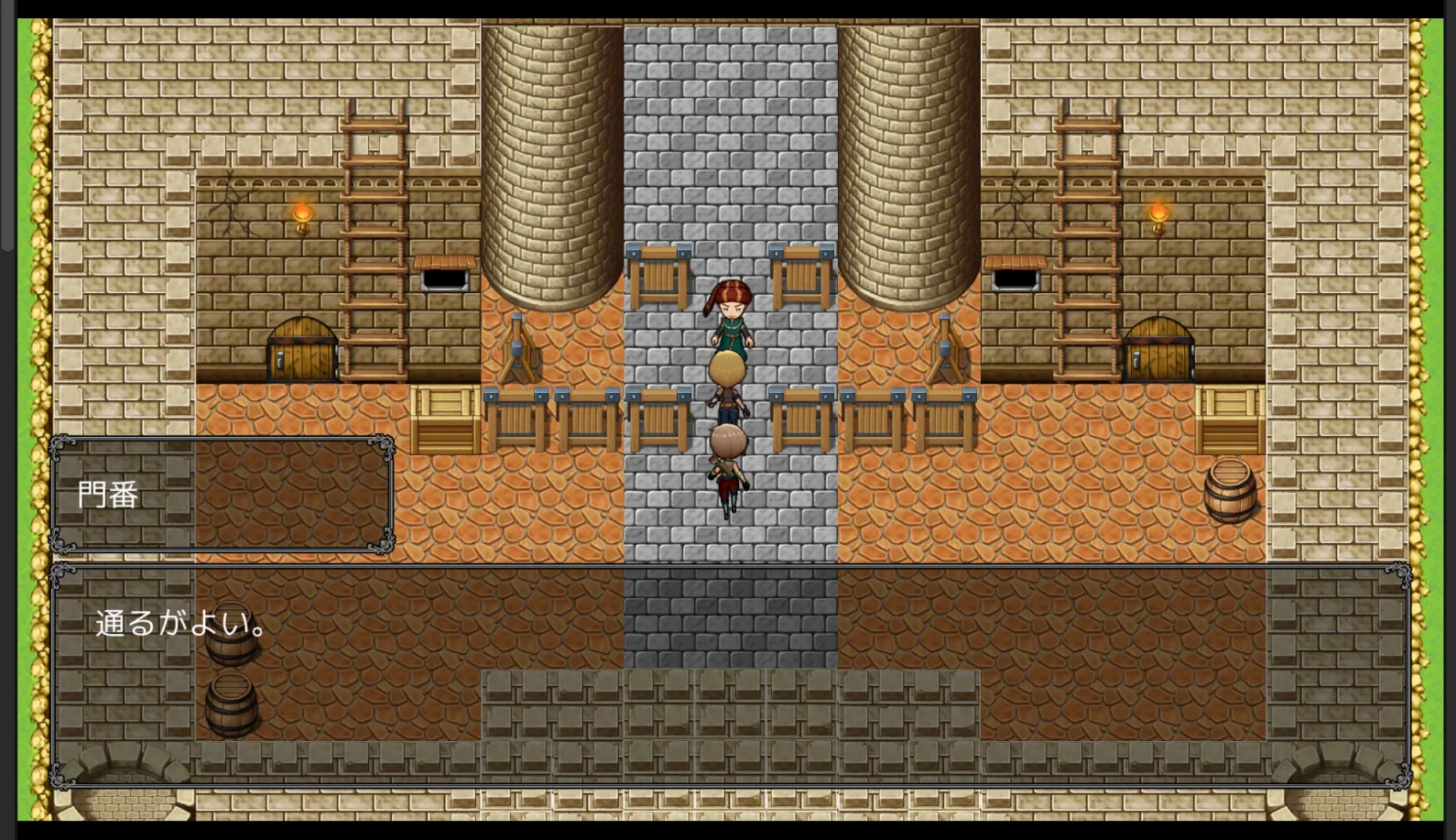The height and width of the screenshot is (840, 1456).
Task: Advance the 通るがよい。 dialogue message window
Action: 730,676
